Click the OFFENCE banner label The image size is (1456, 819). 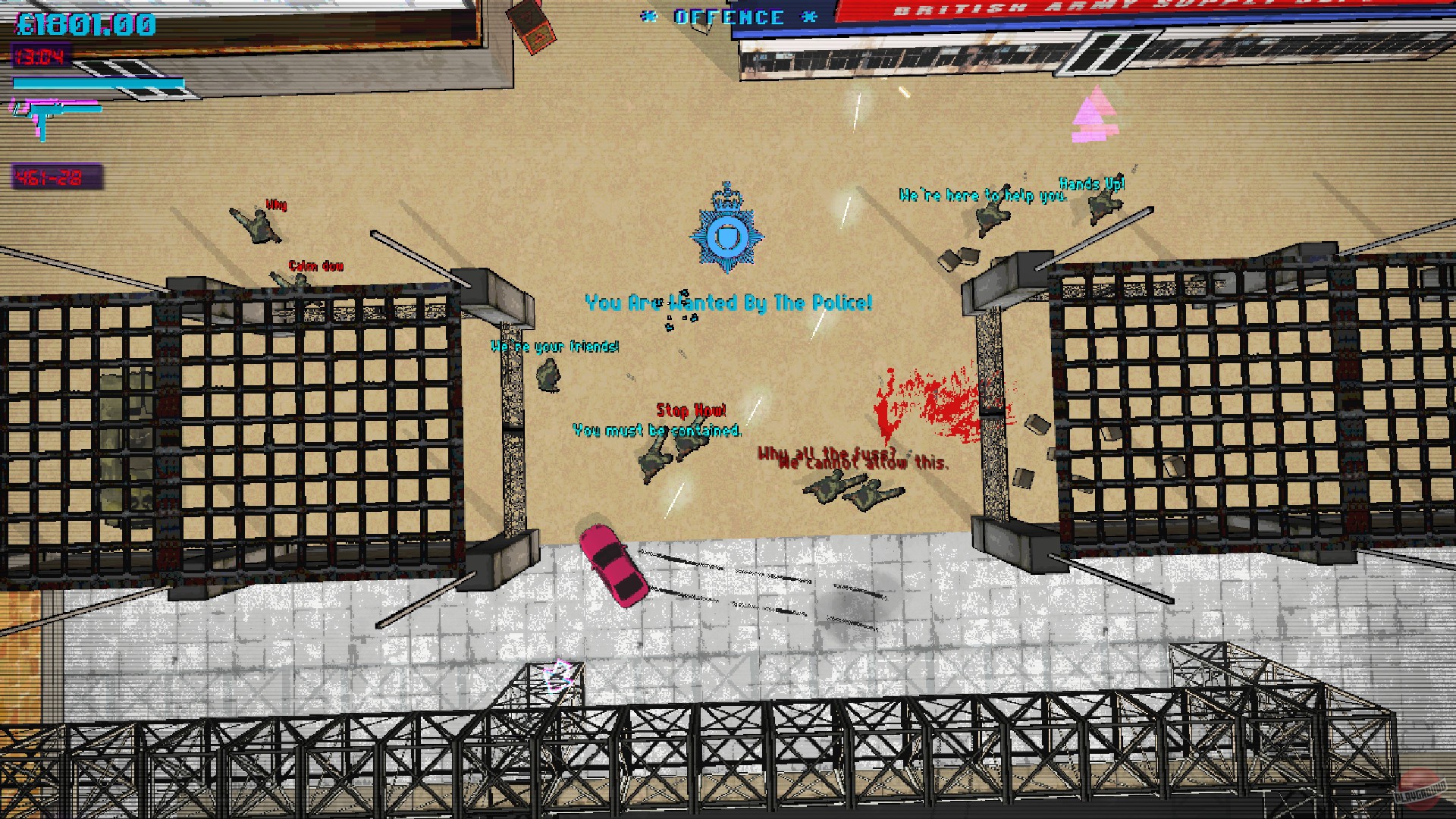(x=726, y=17)
